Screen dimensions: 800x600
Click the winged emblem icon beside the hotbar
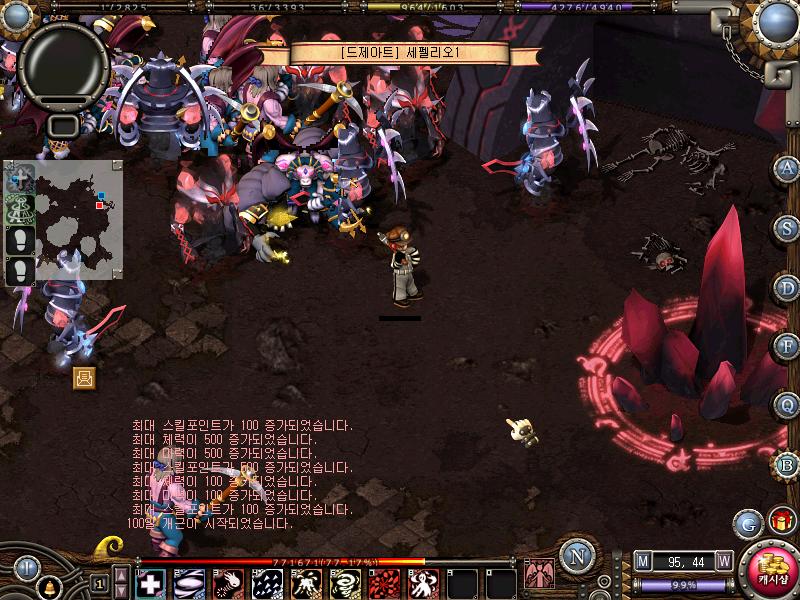point(539,574)
